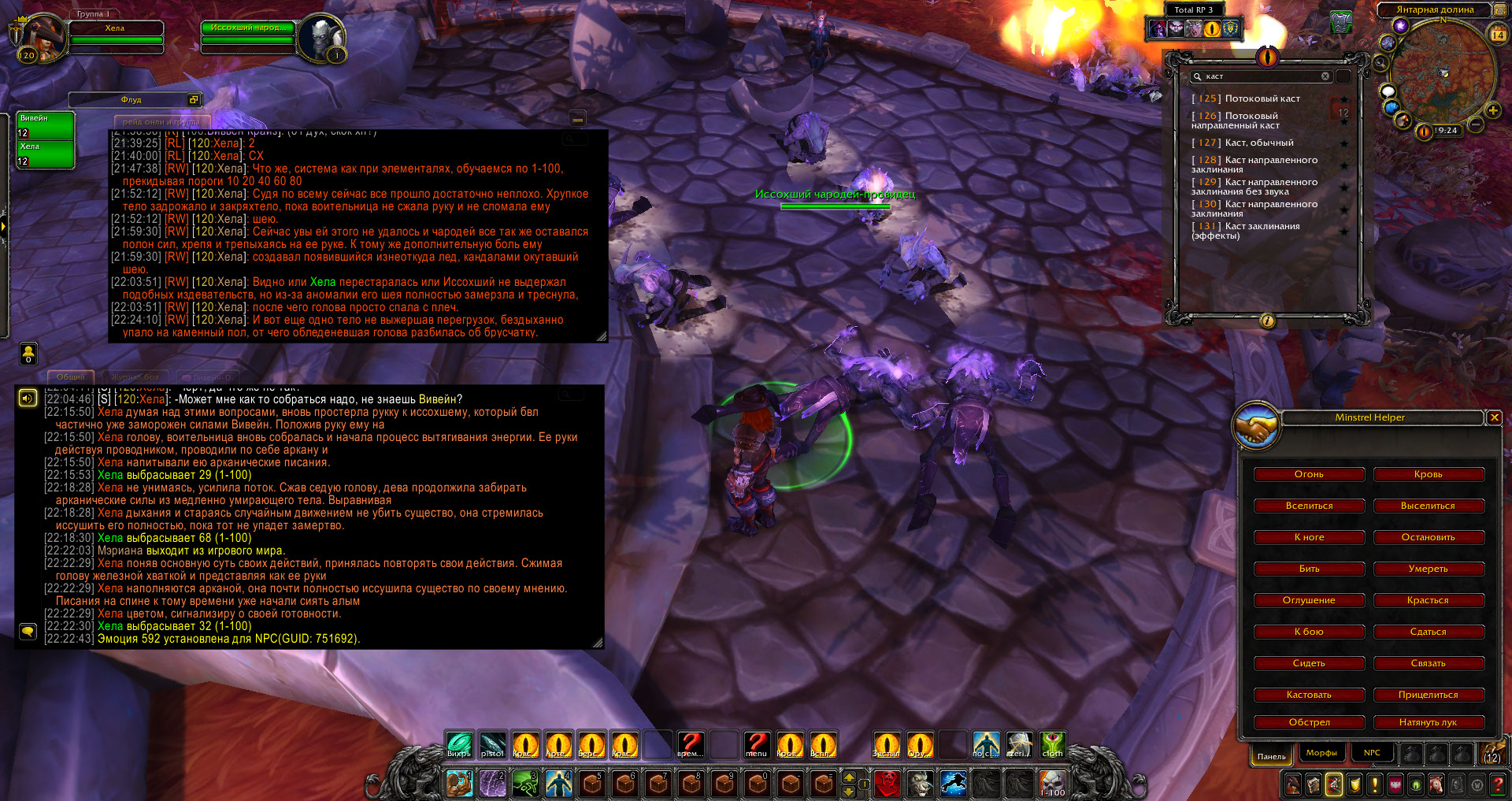
Task: Select Вивейн in the party frame
Action: 46,124
